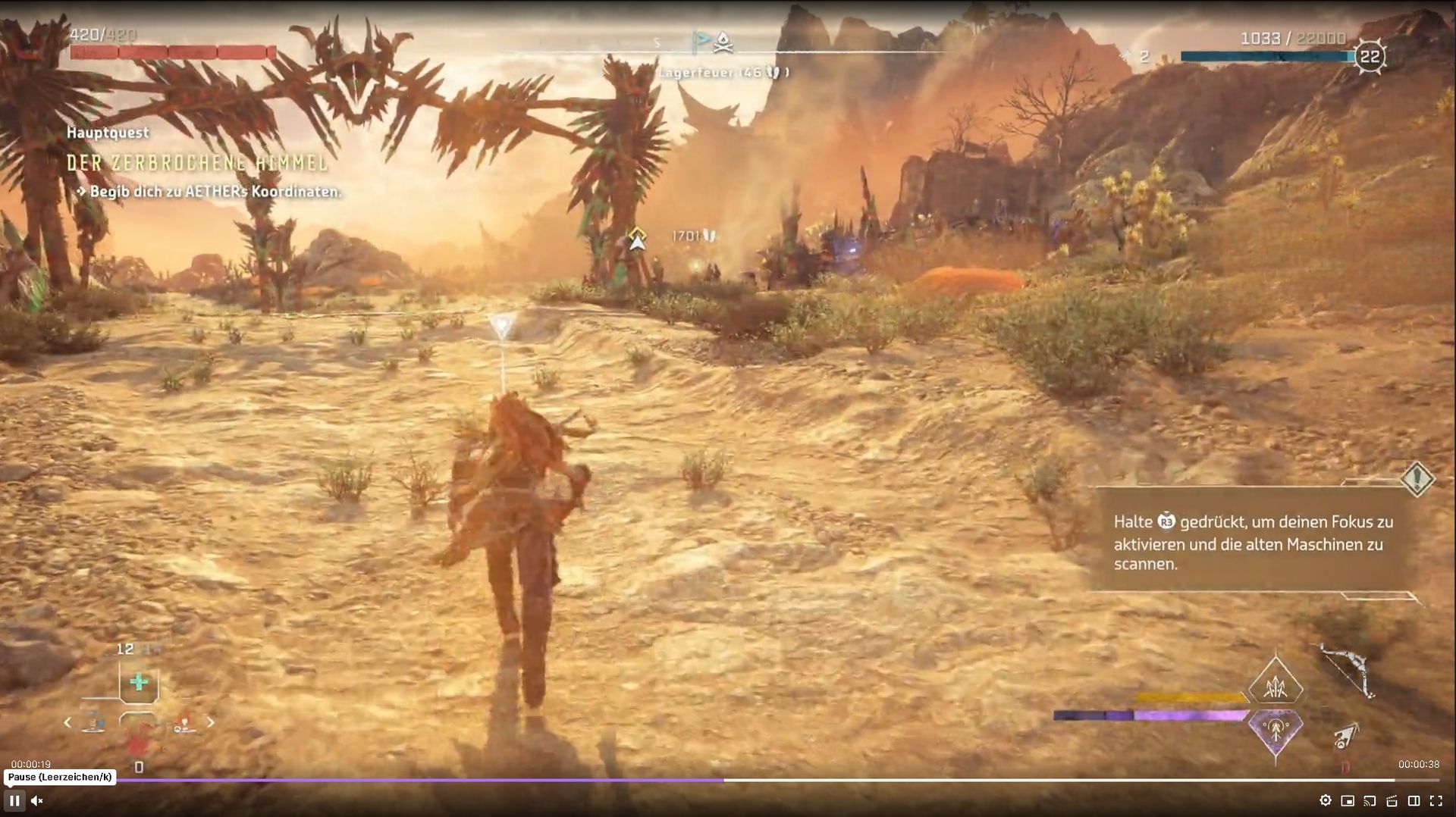Enable picture-in-picture mode
Image resolution: width=1456 pixels, height=817 pixels.
click(x=1348, y=800)
